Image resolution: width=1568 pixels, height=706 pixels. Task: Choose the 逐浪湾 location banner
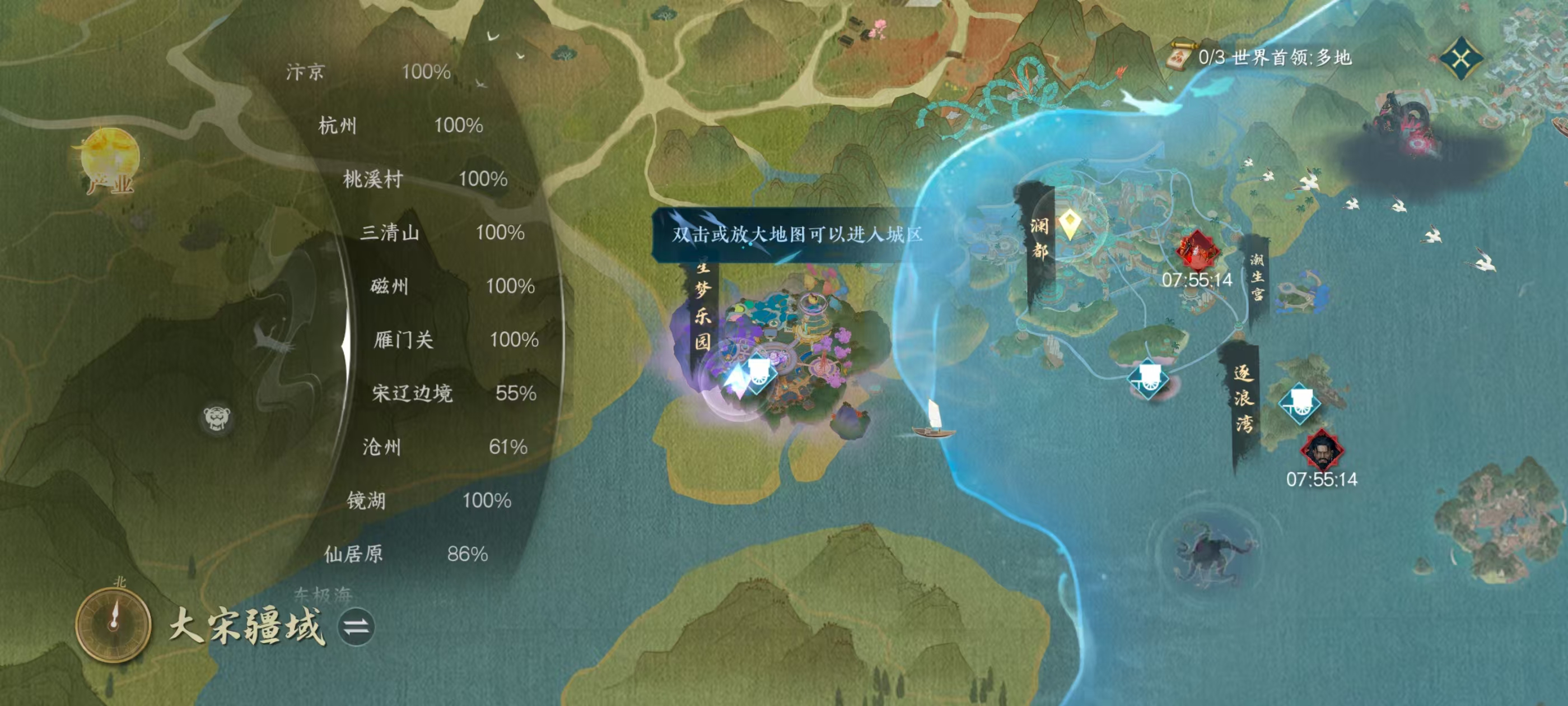click(x=1242, y=399)
